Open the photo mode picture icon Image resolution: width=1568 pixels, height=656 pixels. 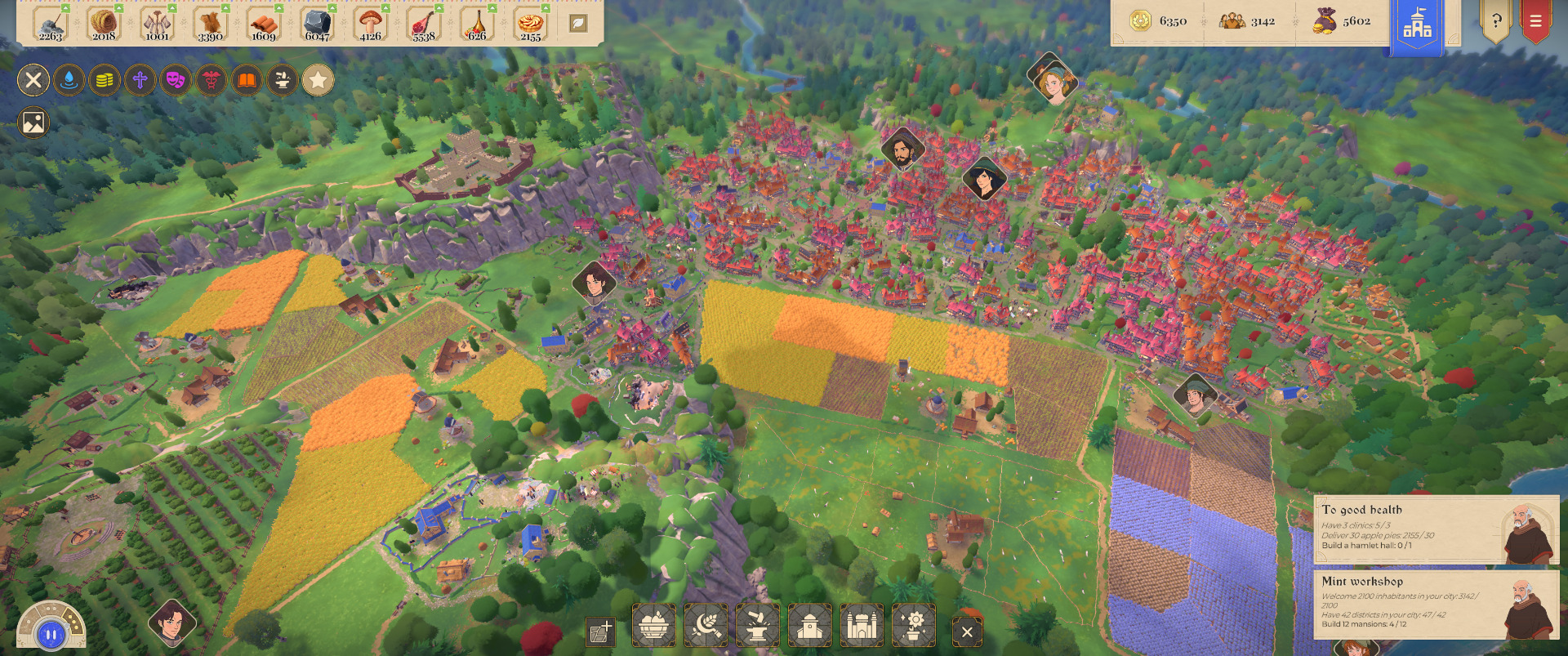pos(33,123)
